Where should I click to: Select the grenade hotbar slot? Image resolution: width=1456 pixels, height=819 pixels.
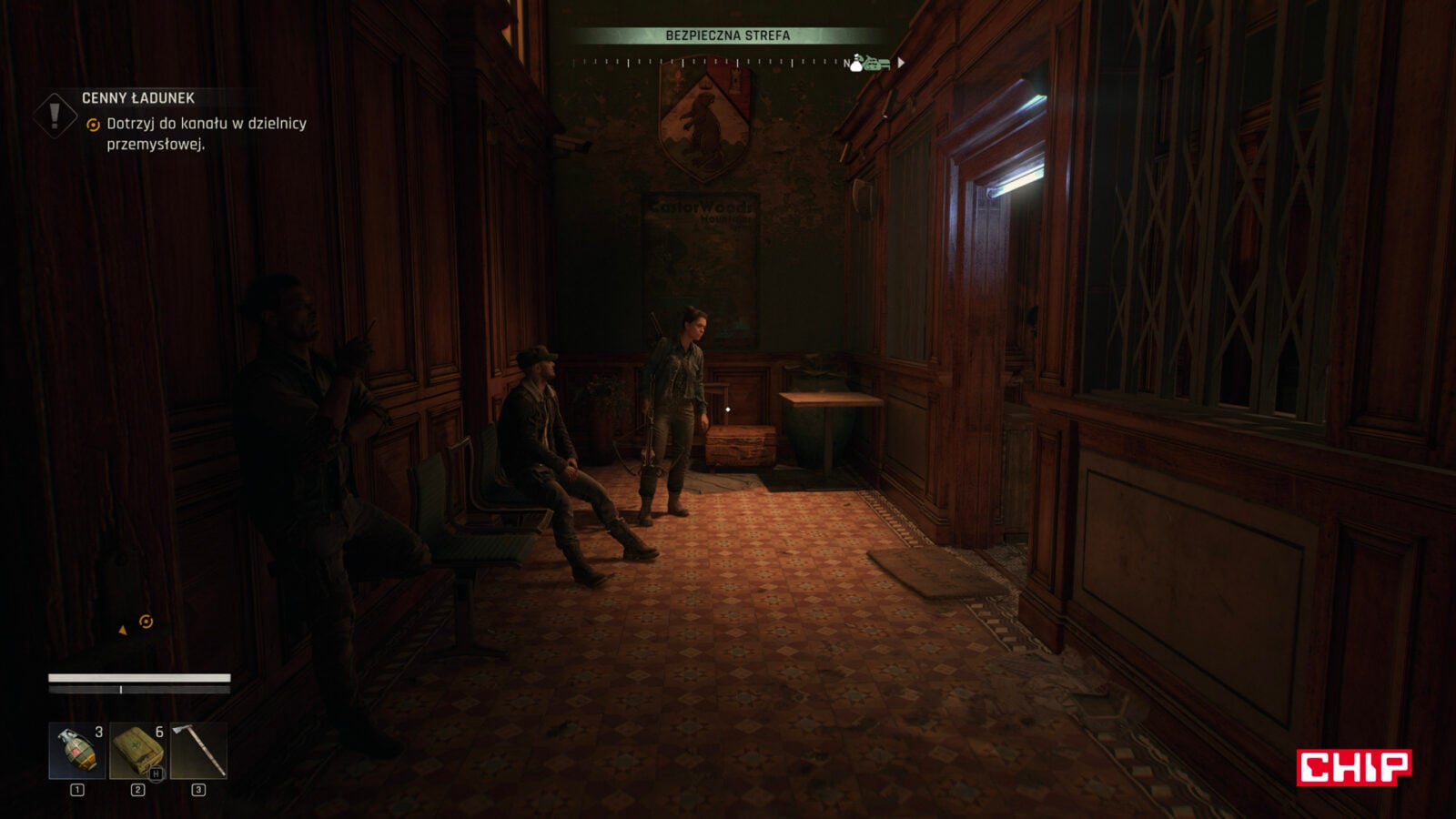pos(76,751)
